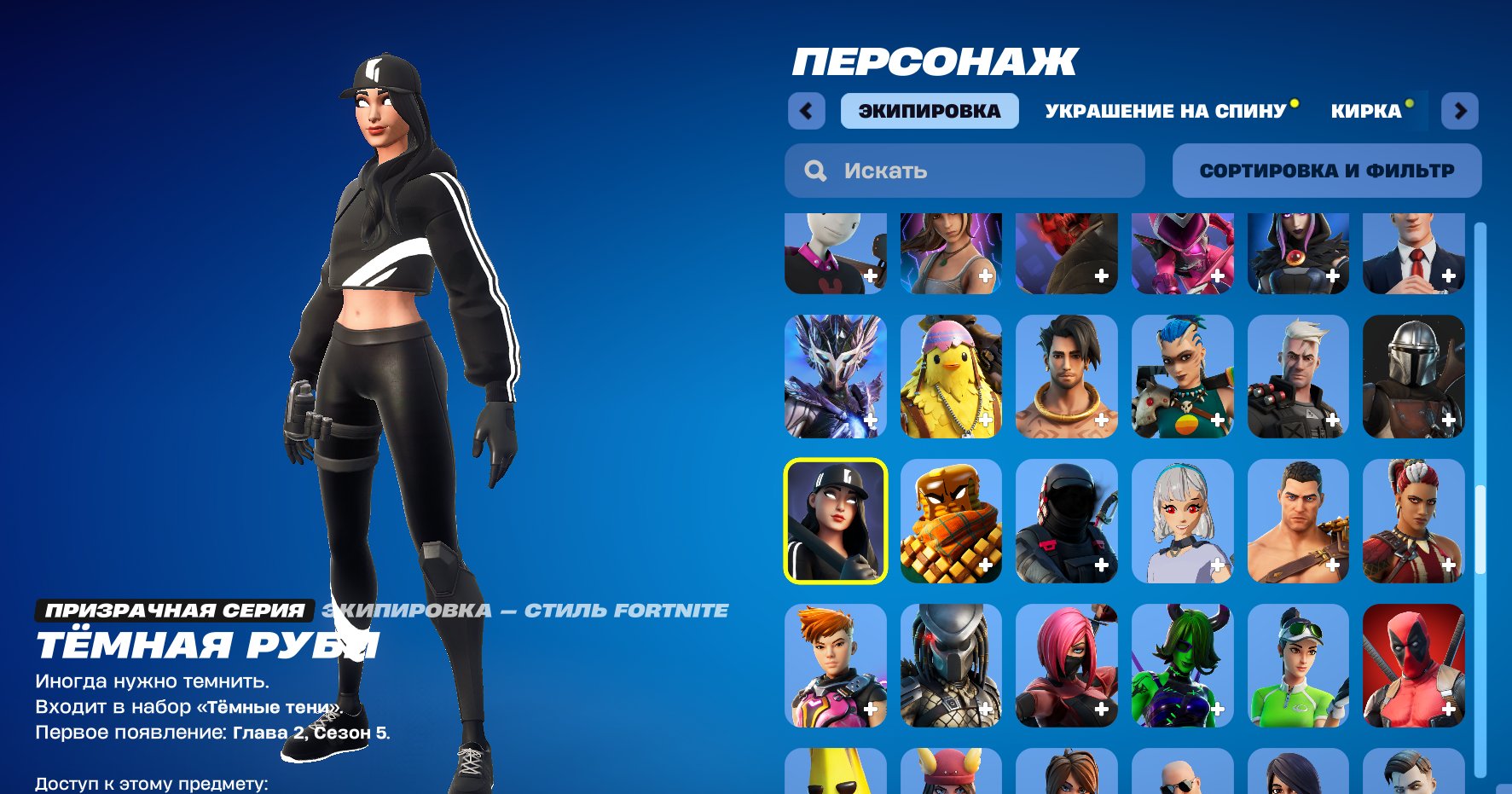Open СОРТИРОВКА И ФИЛЬТР options
1512x794 pixels.
coord(1327,170)
